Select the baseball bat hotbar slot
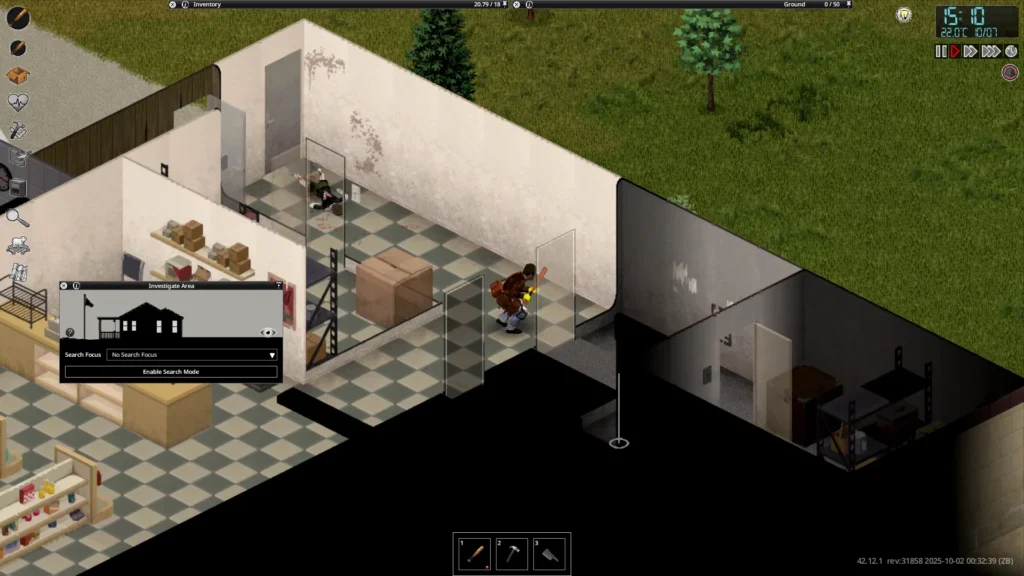The height and width of the screenshot is (576, 1024). 476,553
